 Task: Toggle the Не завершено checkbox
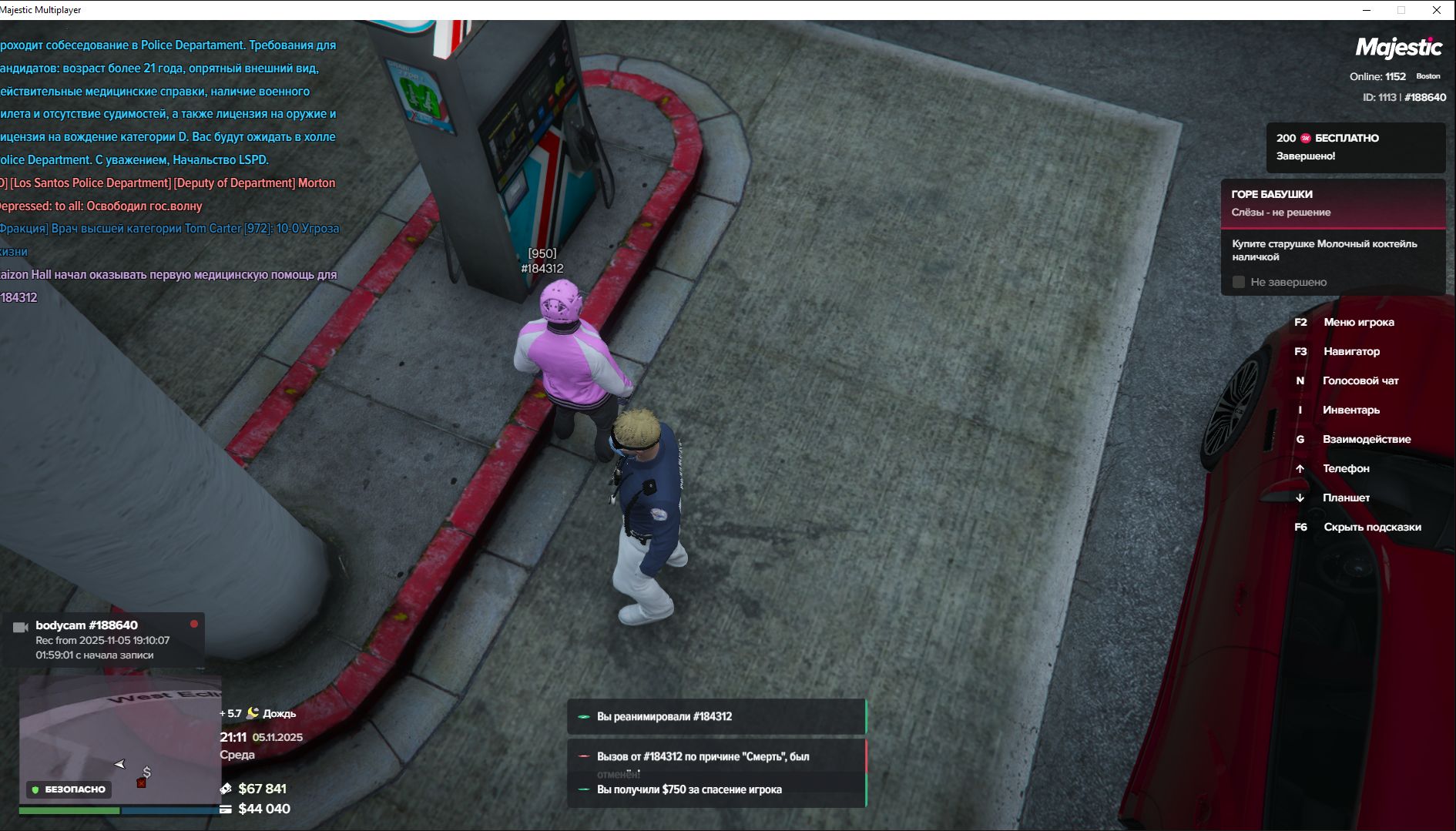tap(1239, 282)
